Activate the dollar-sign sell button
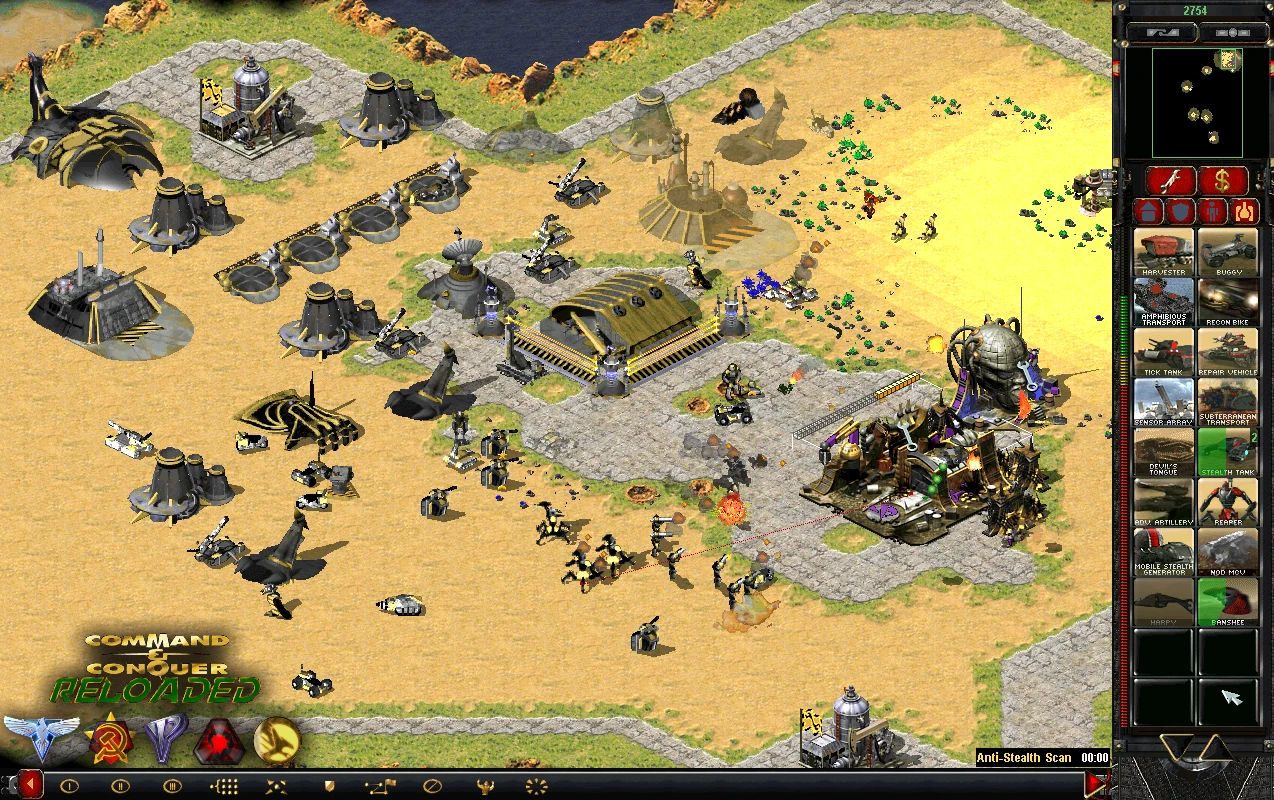This screenshot has width=1274, height=800. [1223, 181]
